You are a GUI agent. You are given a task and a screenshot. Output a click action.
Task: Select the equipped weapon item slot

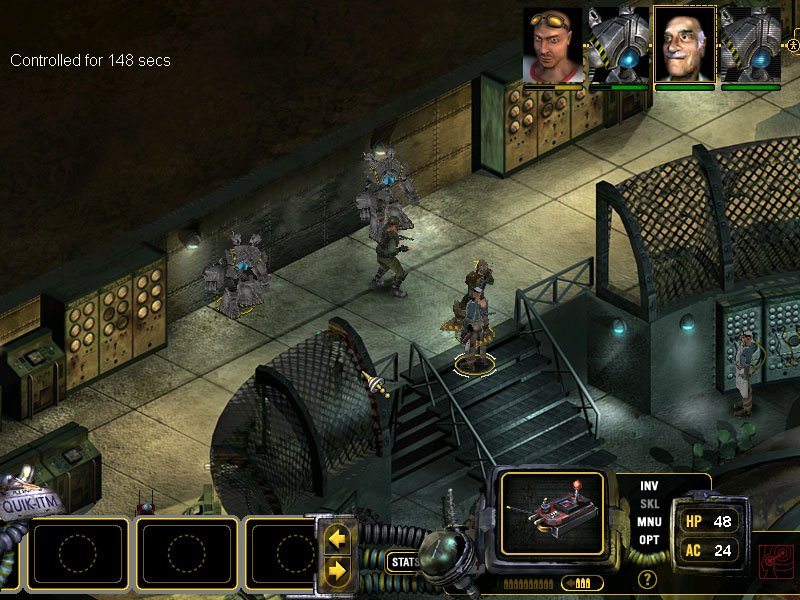pyautogui.click(x=551, y=514)
